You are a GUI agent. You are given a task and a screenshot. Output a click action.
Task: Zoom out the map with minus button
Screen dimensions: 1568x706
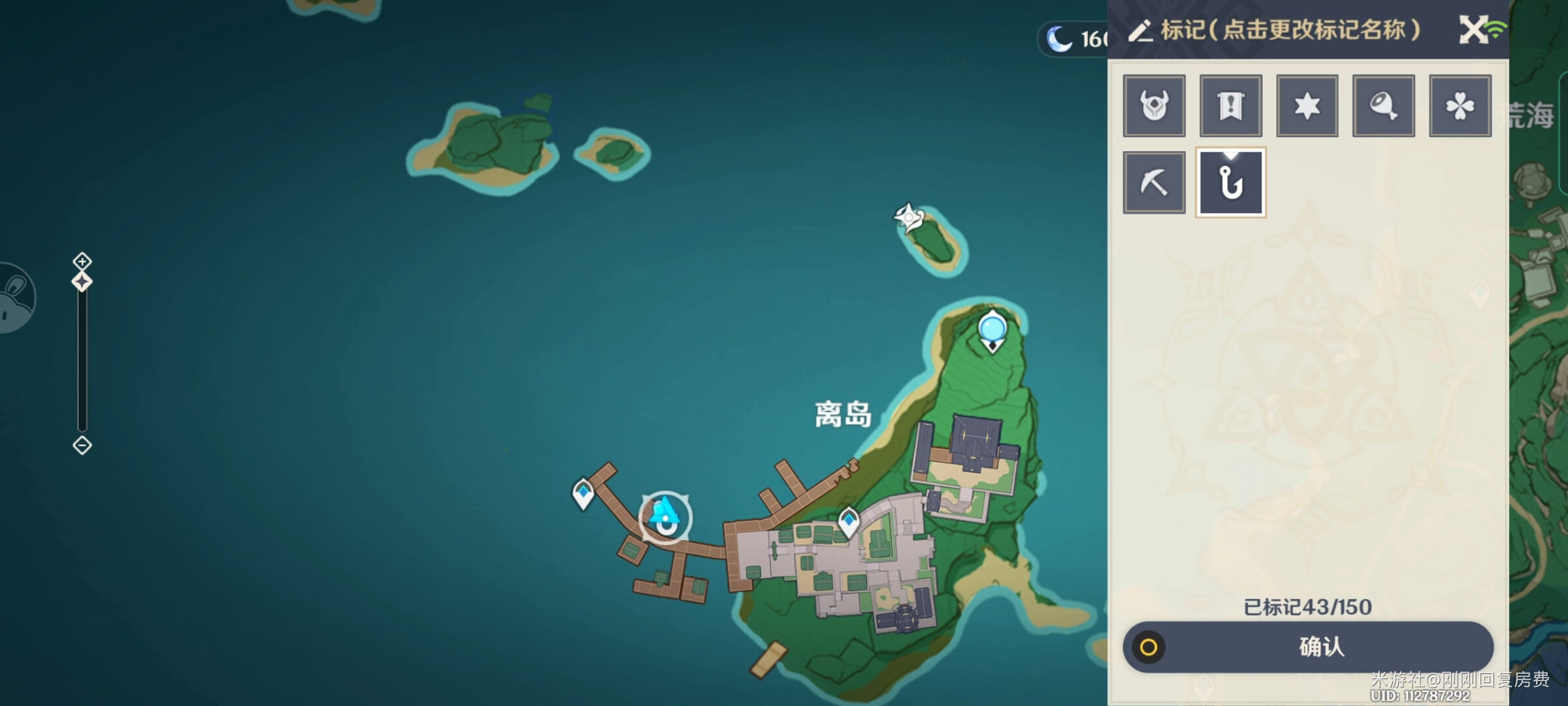point(82,445)
